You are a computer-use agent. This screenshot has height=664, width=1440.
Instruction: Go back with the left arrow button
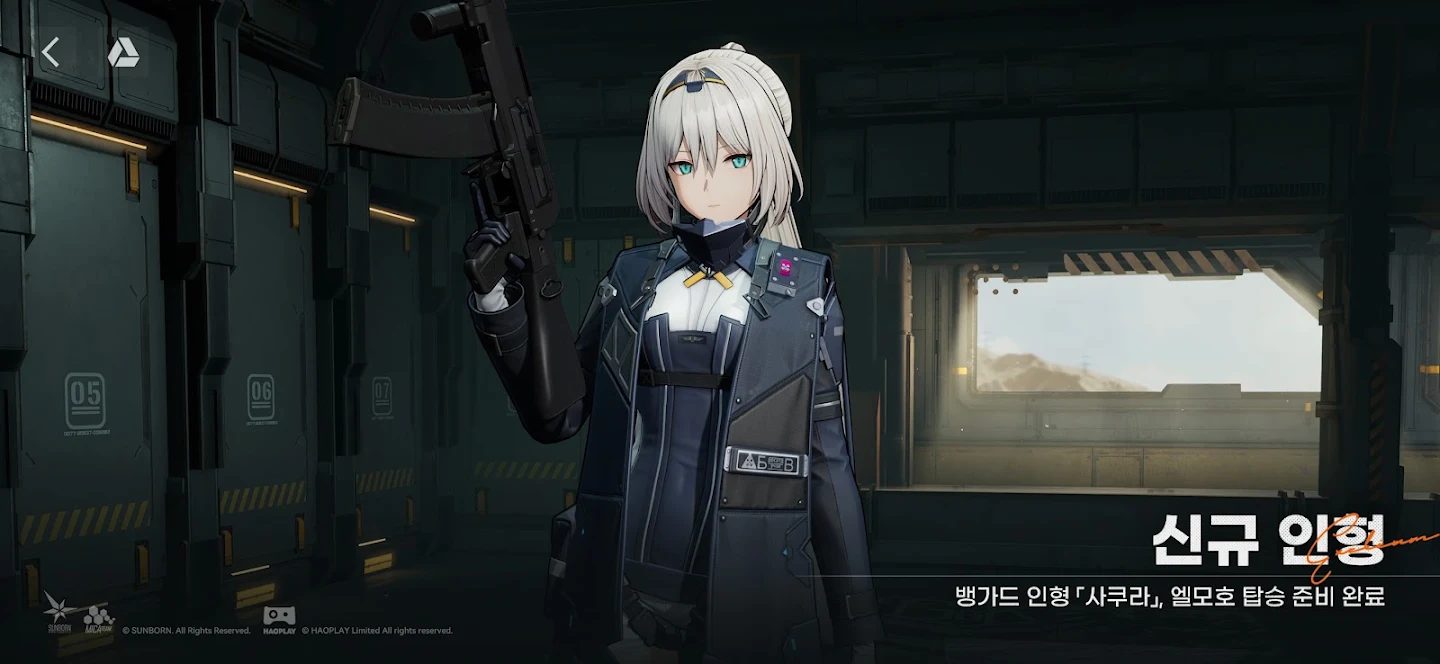click(50, 52)
